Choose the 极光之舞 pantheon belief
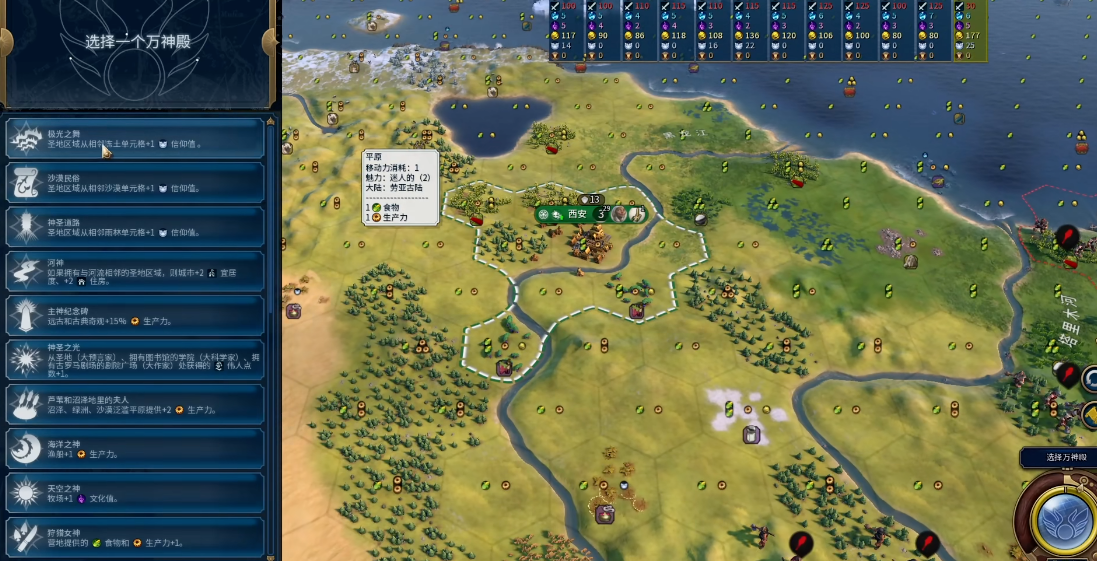 [x=135, y=139]
